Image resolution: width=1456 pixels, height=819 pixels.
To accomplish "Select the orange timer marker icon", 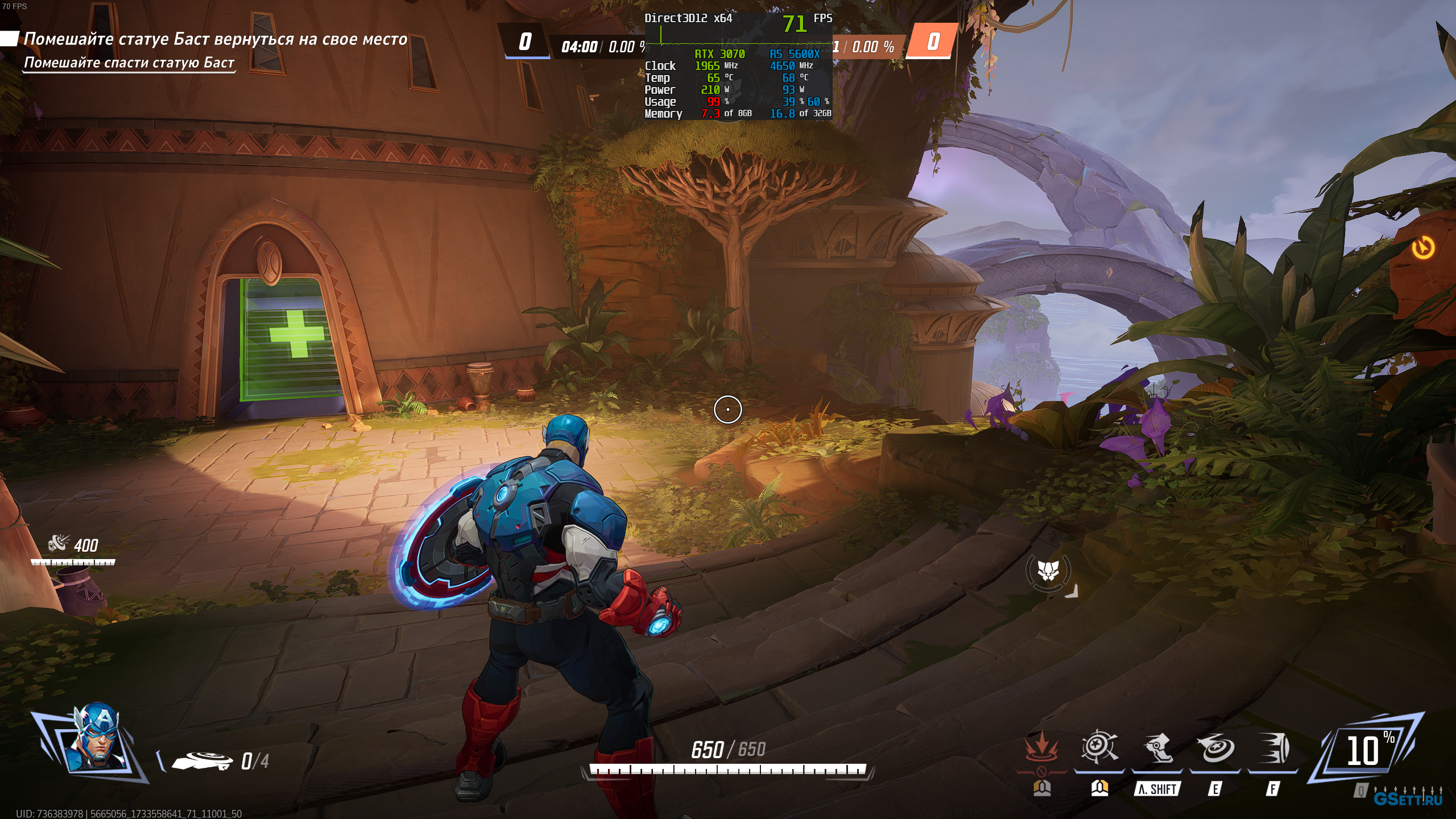I will [1423, 248].
